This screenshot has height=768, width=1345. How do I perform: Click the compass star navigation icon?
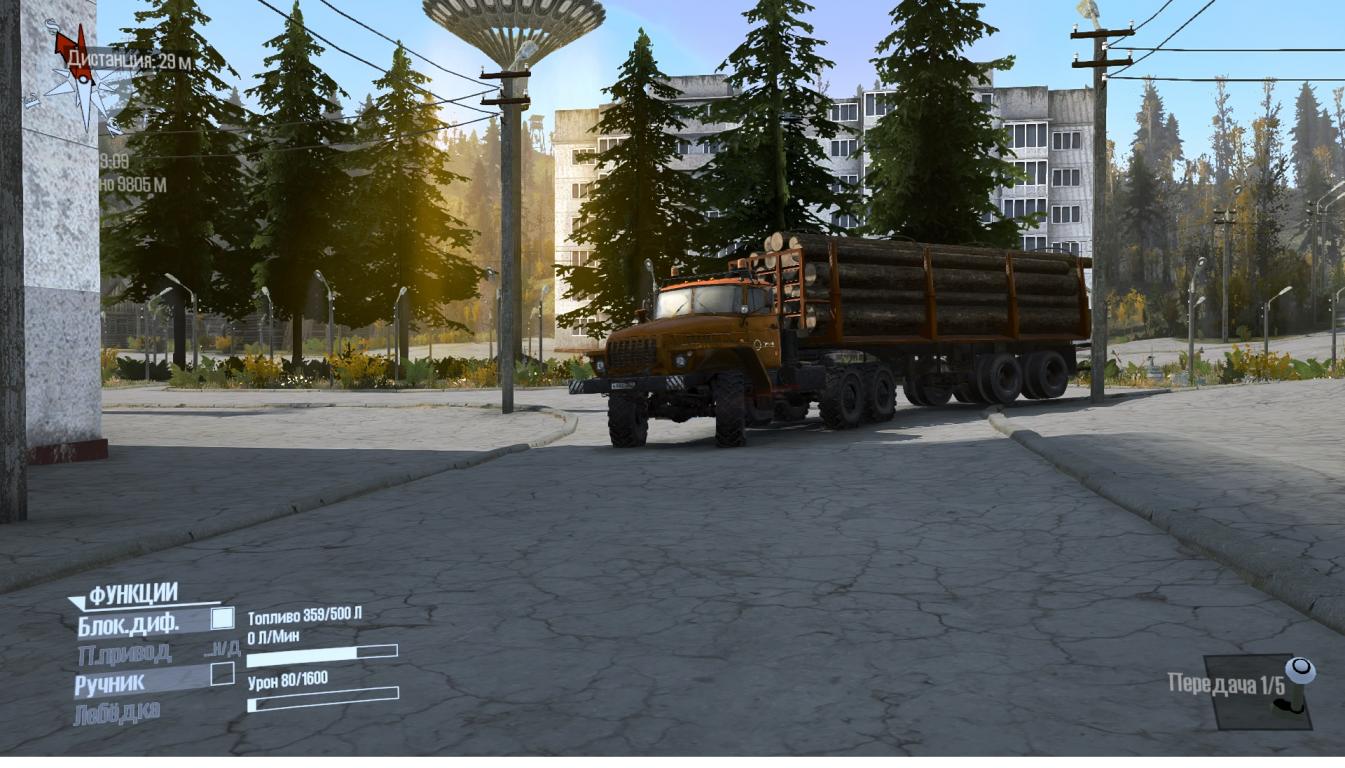tap(74, 73)
